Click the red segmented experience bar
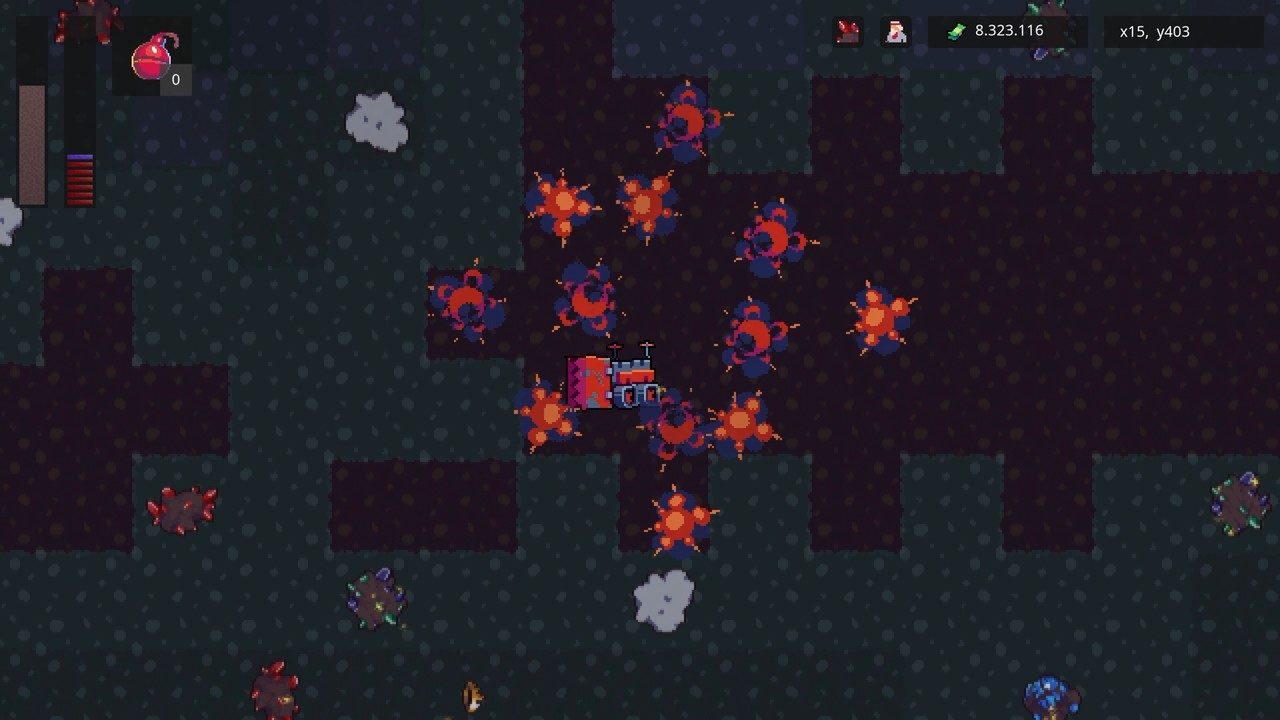Screen dimensions: 1280x720 (80, 180)
